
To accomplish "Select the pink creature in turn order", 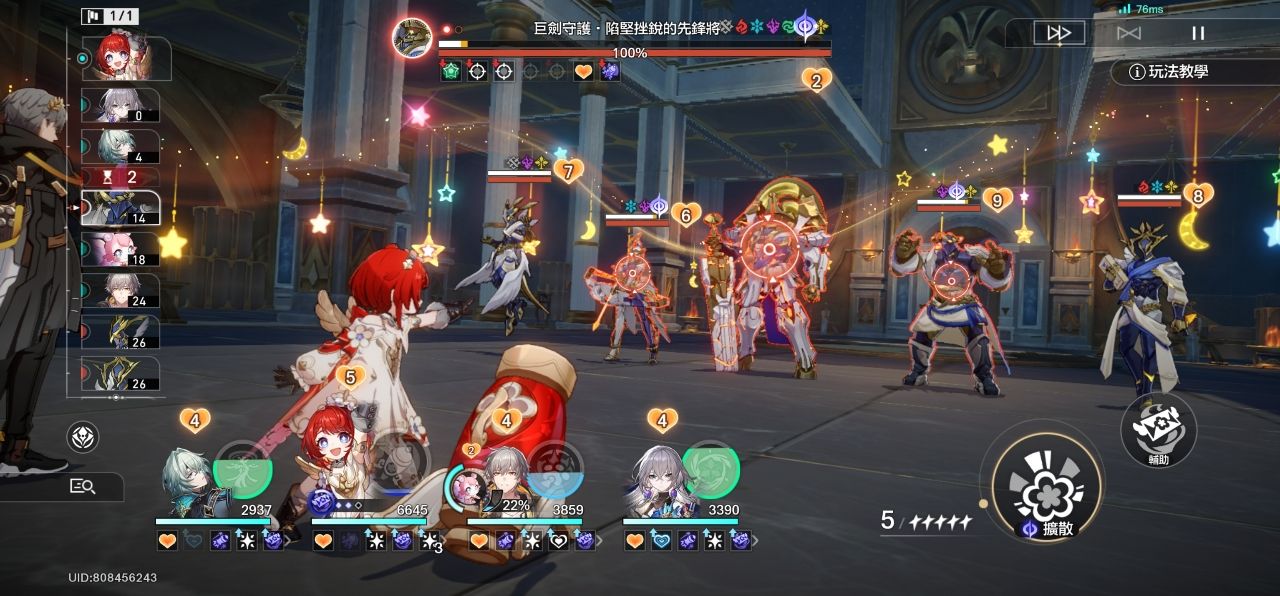I will coord(120,249).
